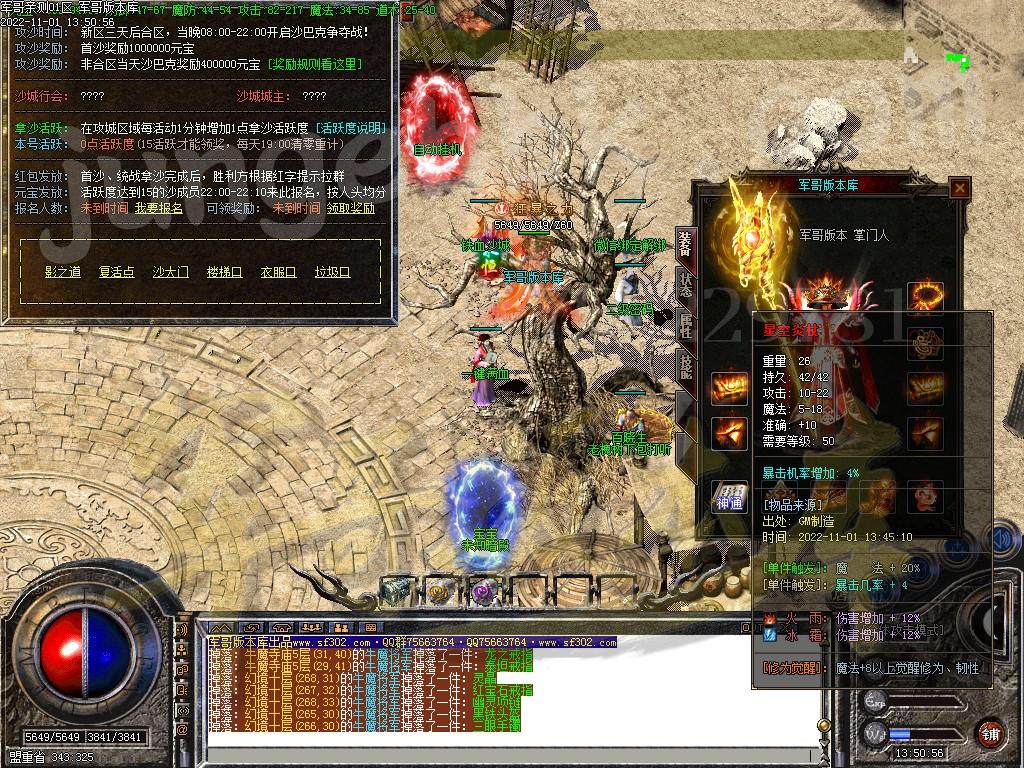Click the treasure chest icon above the chat

[398, 591]
